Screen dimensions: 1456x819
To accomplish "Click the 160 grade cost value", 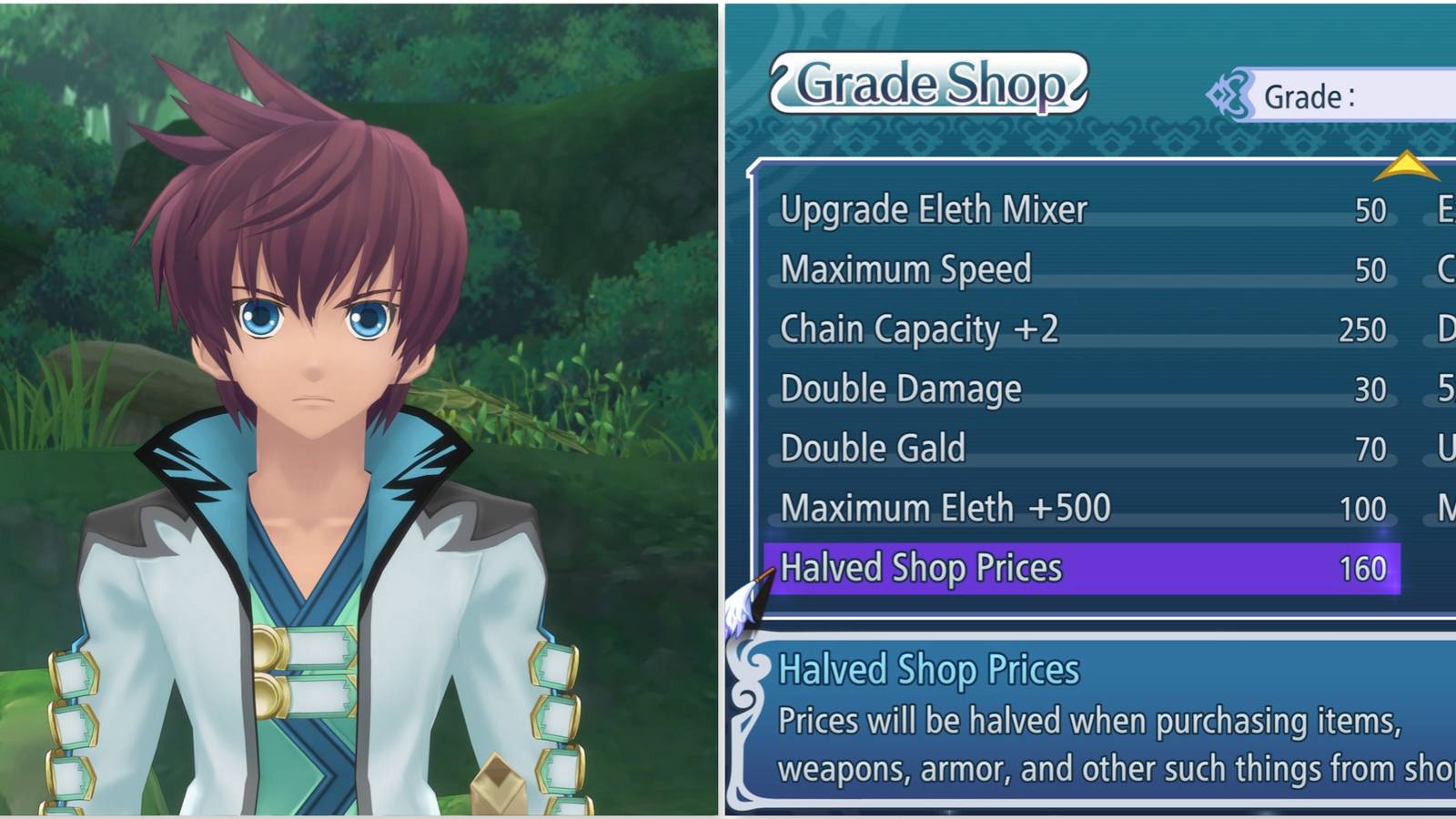I will pyautogui.click(x=1364, y=567).
